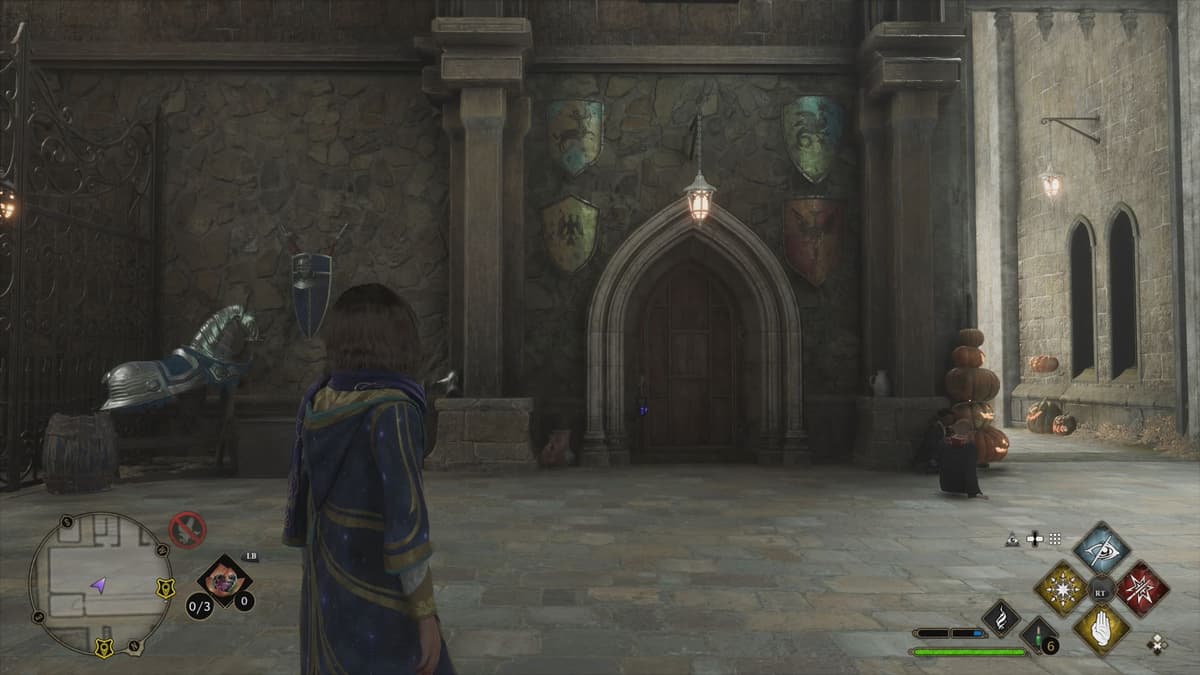Activate the yellow starburst Lumos spell
This screenshot has width=1200, height=675.
pyautogui.click(x=1060, y=588)
